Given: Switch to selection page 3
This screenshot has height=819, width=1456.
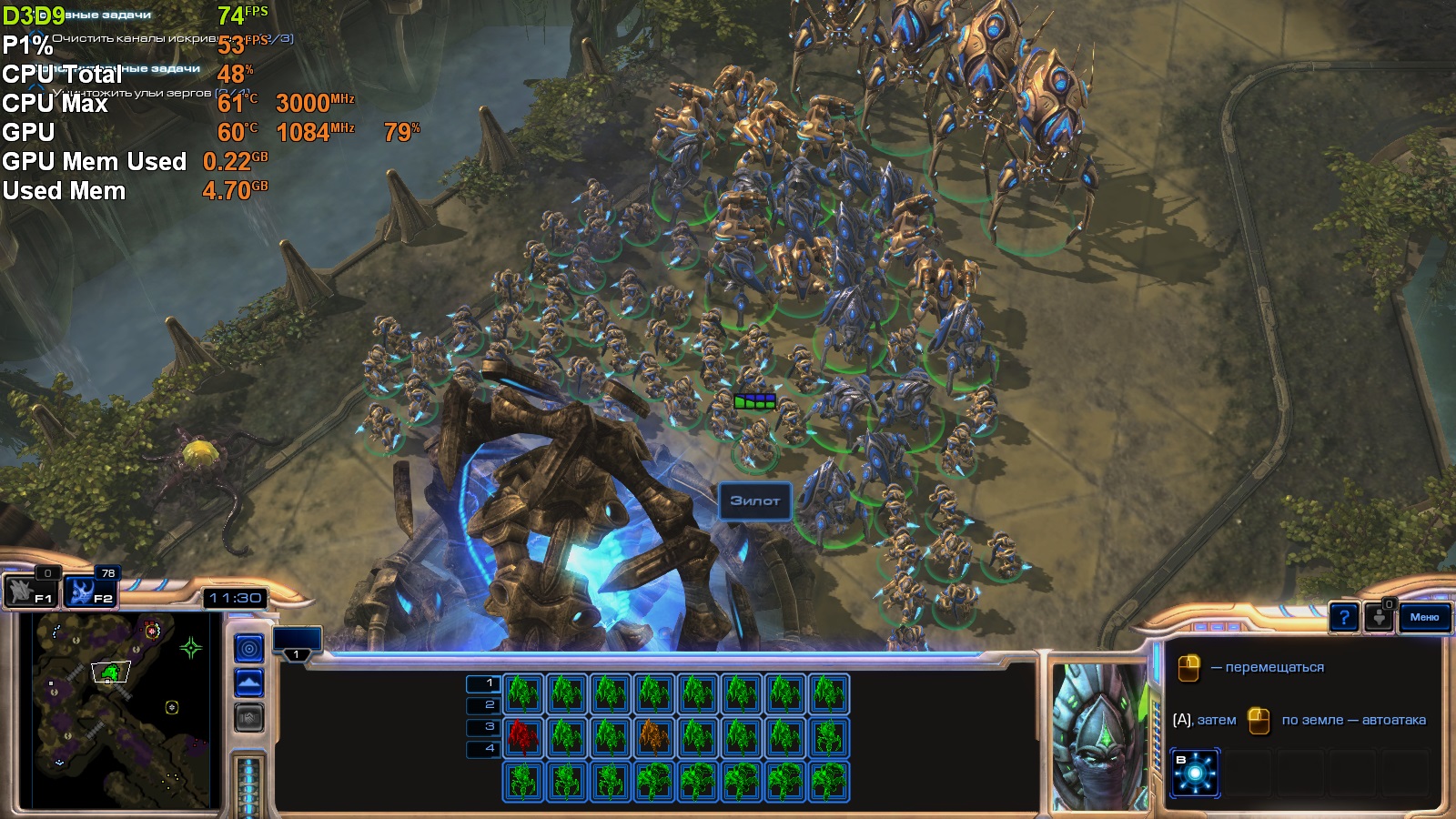Looking at the screenshot, I should coord(482,727).
